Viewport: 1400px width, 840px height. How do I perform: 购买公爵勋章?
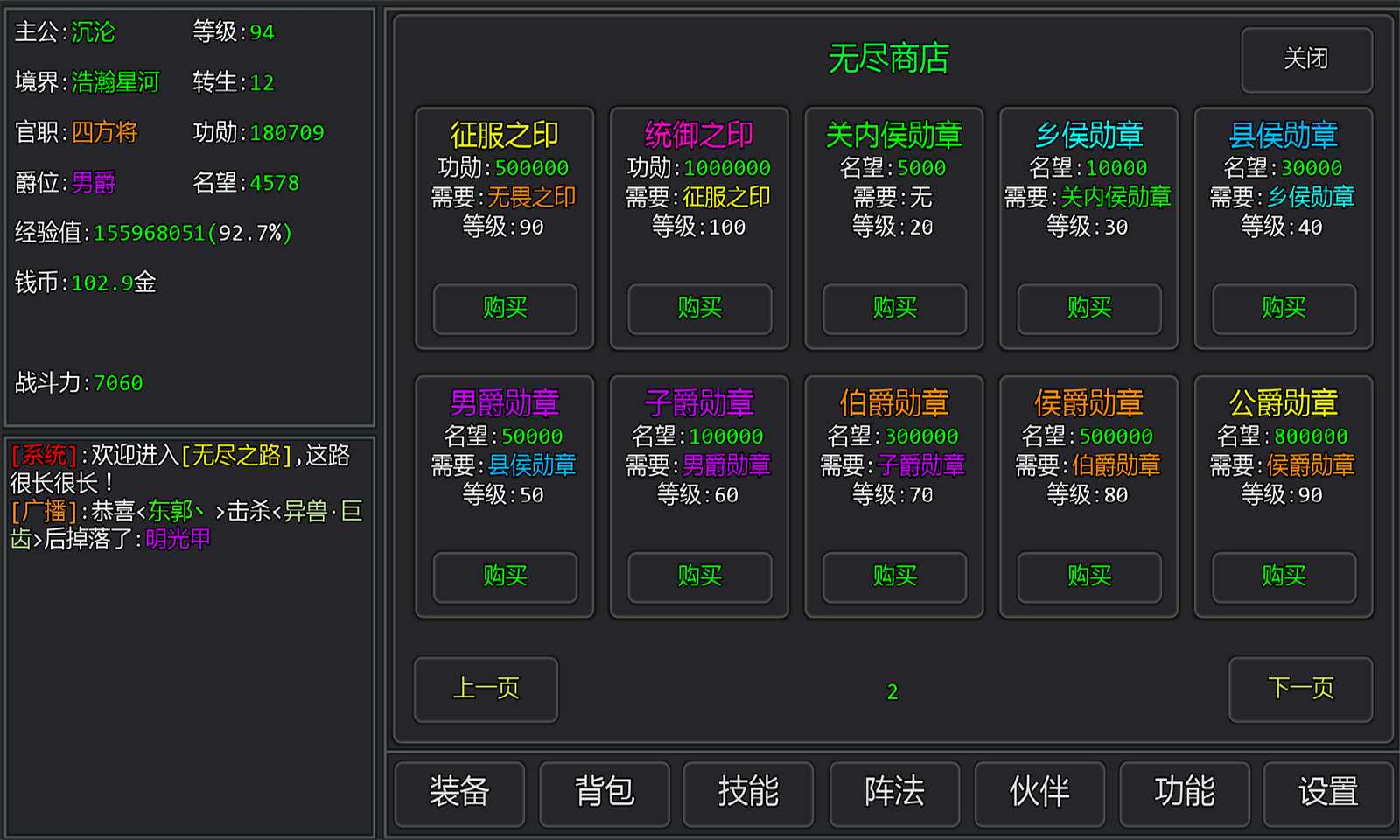[x=1283, y=577]
